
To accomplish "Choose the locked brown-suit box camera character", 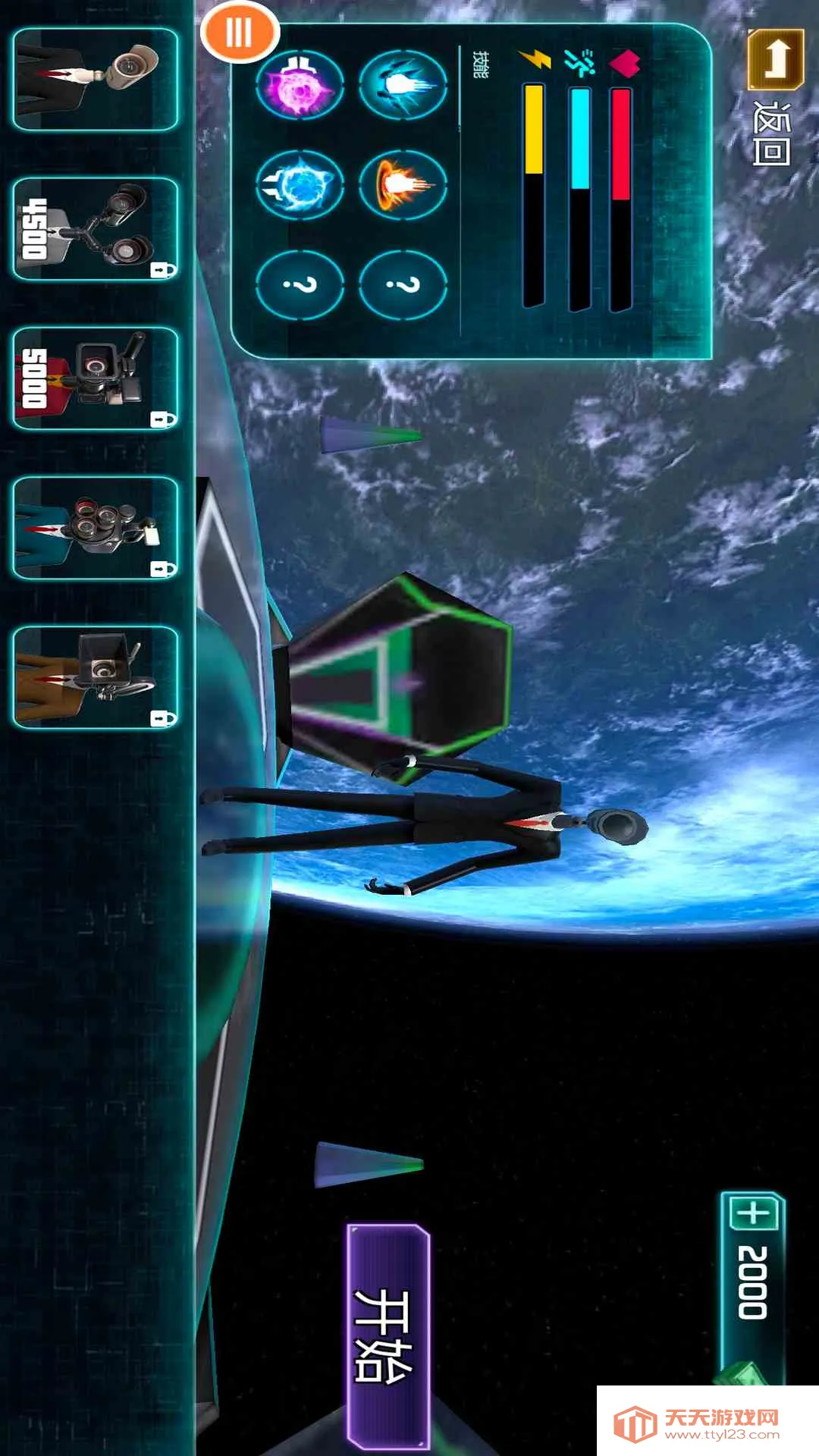I will click(x=96, y=677).
